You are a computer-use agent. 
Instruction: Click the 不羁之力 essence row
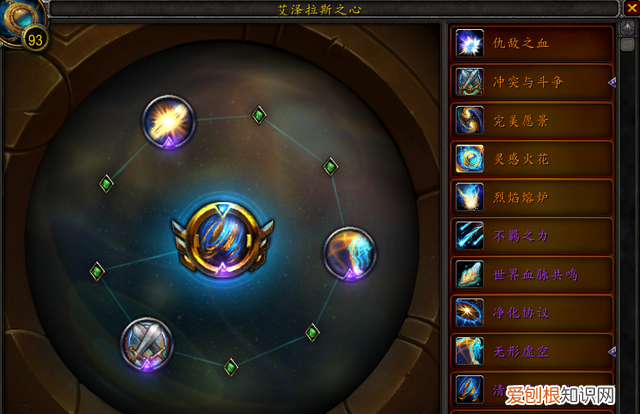(532, 235)
